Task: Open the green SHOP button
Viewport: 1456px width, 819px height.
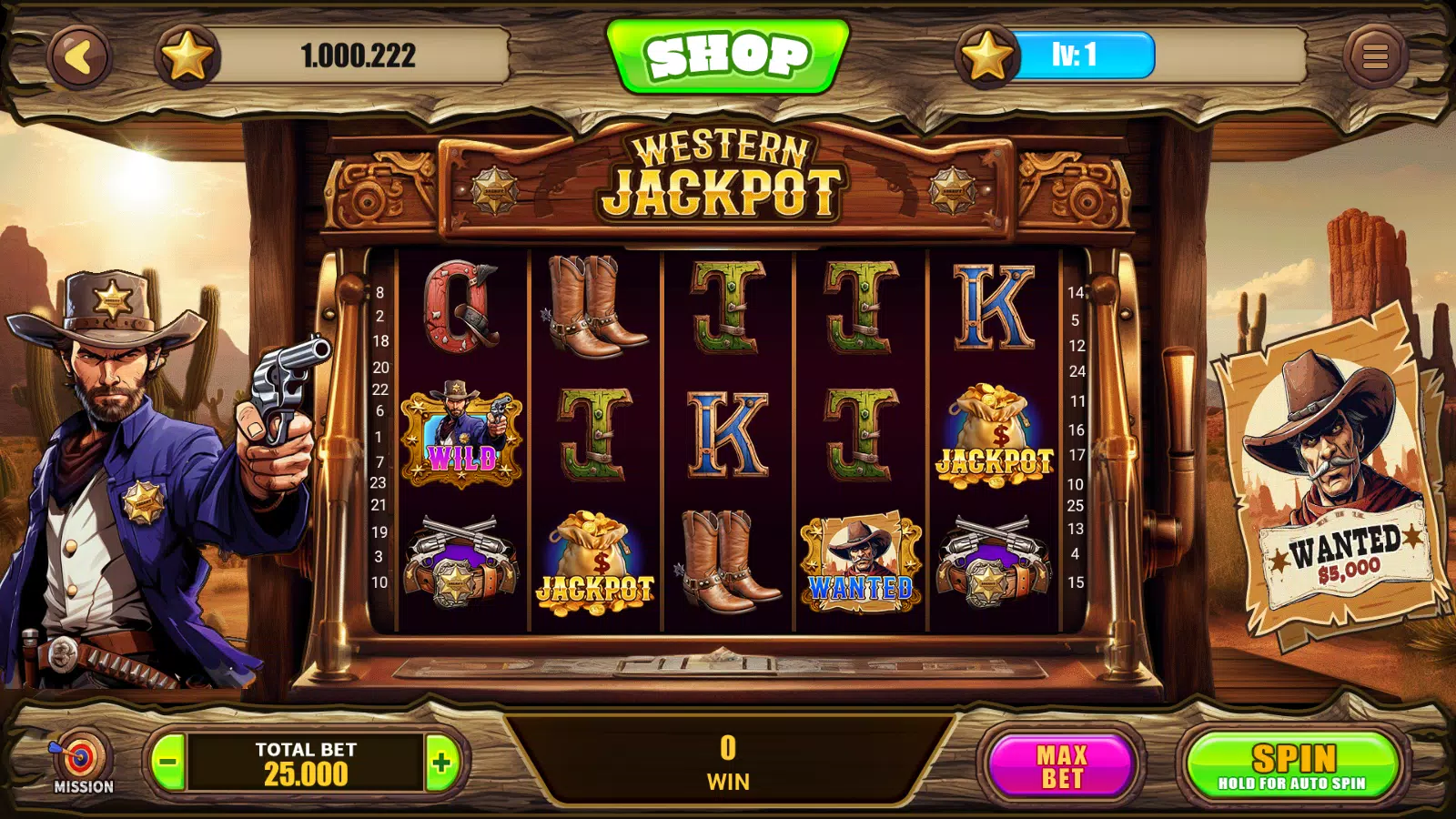Action: click(728, 56)
